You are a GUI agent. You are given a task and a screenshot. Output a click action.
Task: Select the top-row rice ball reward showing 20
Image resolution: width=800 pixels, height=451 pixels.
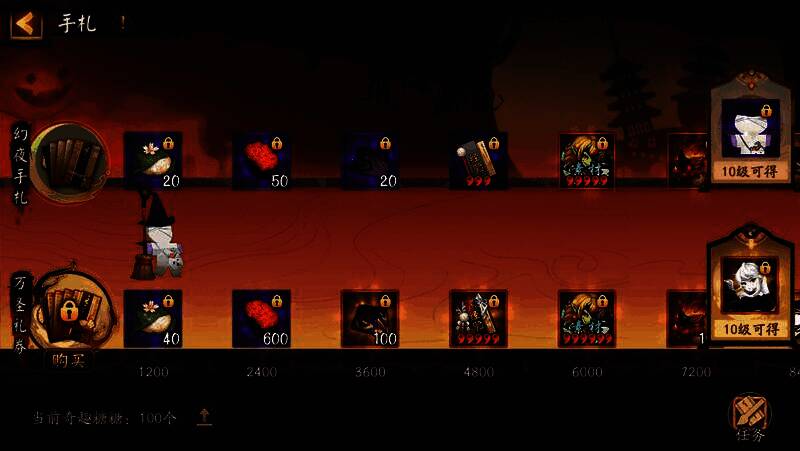coord(153,161)
